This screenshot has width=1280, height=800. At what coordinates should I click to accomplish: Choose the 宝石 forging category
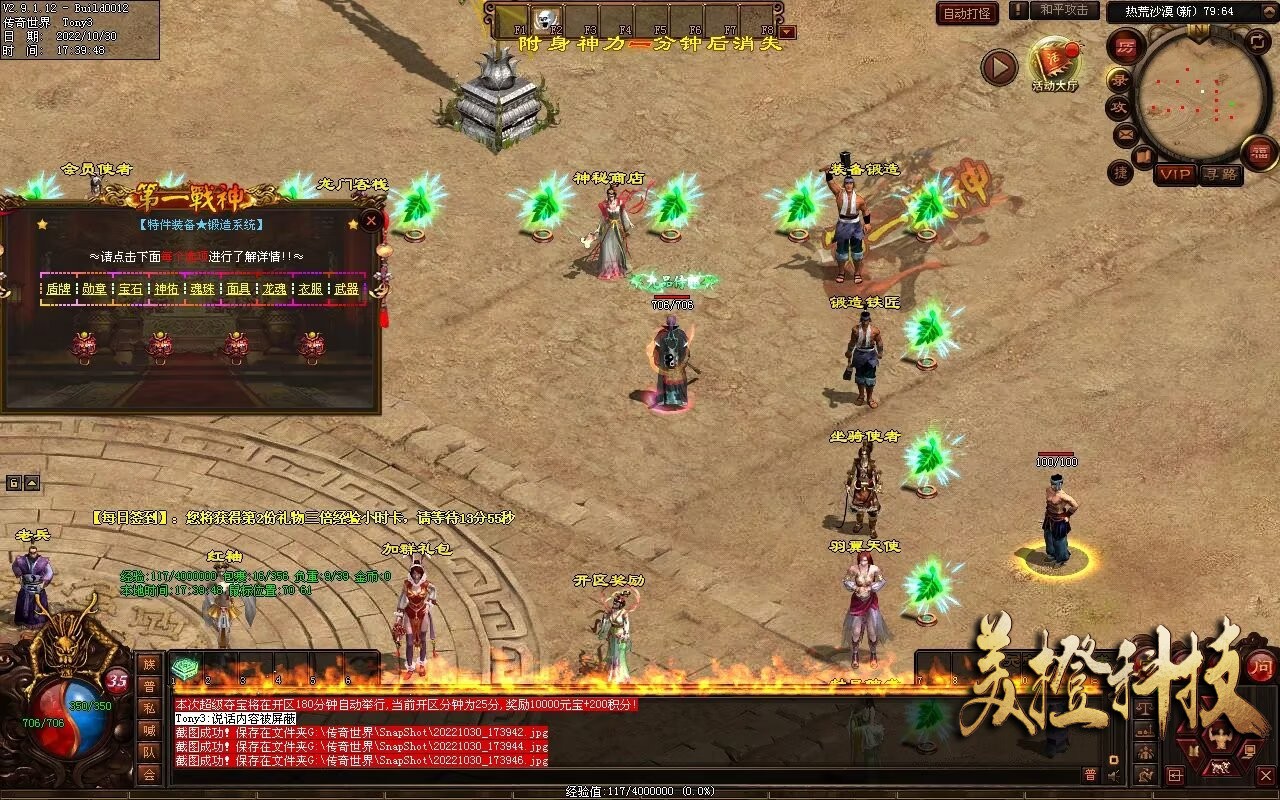tap(130, 289)
